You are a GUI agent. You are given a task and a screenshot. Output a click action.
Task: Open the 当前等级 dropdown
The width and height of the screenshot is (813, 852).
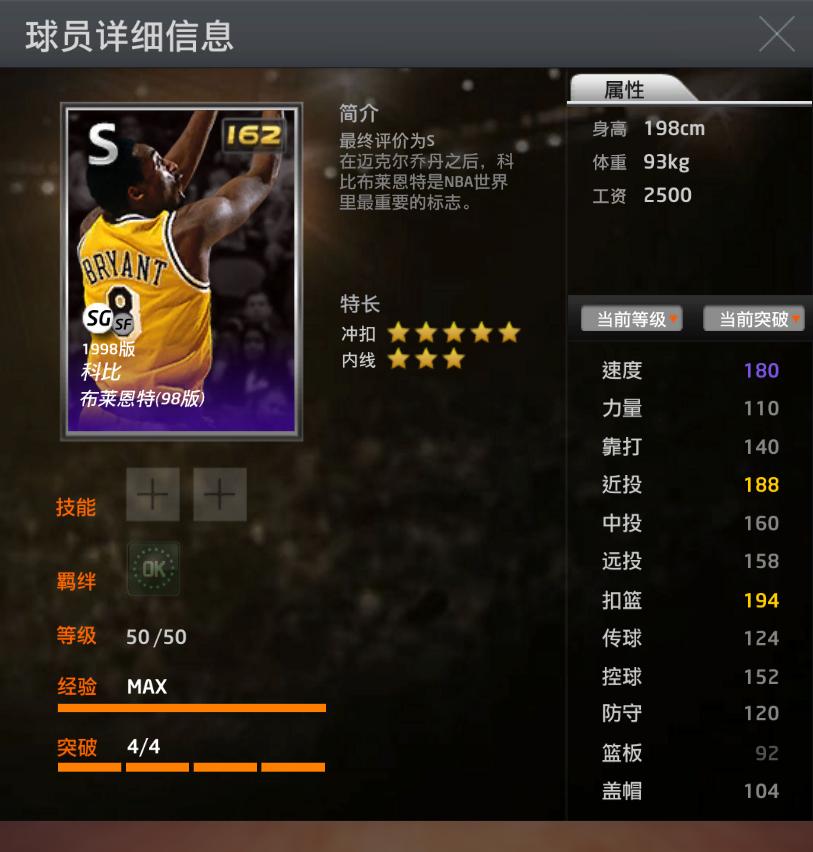point(632,319)
